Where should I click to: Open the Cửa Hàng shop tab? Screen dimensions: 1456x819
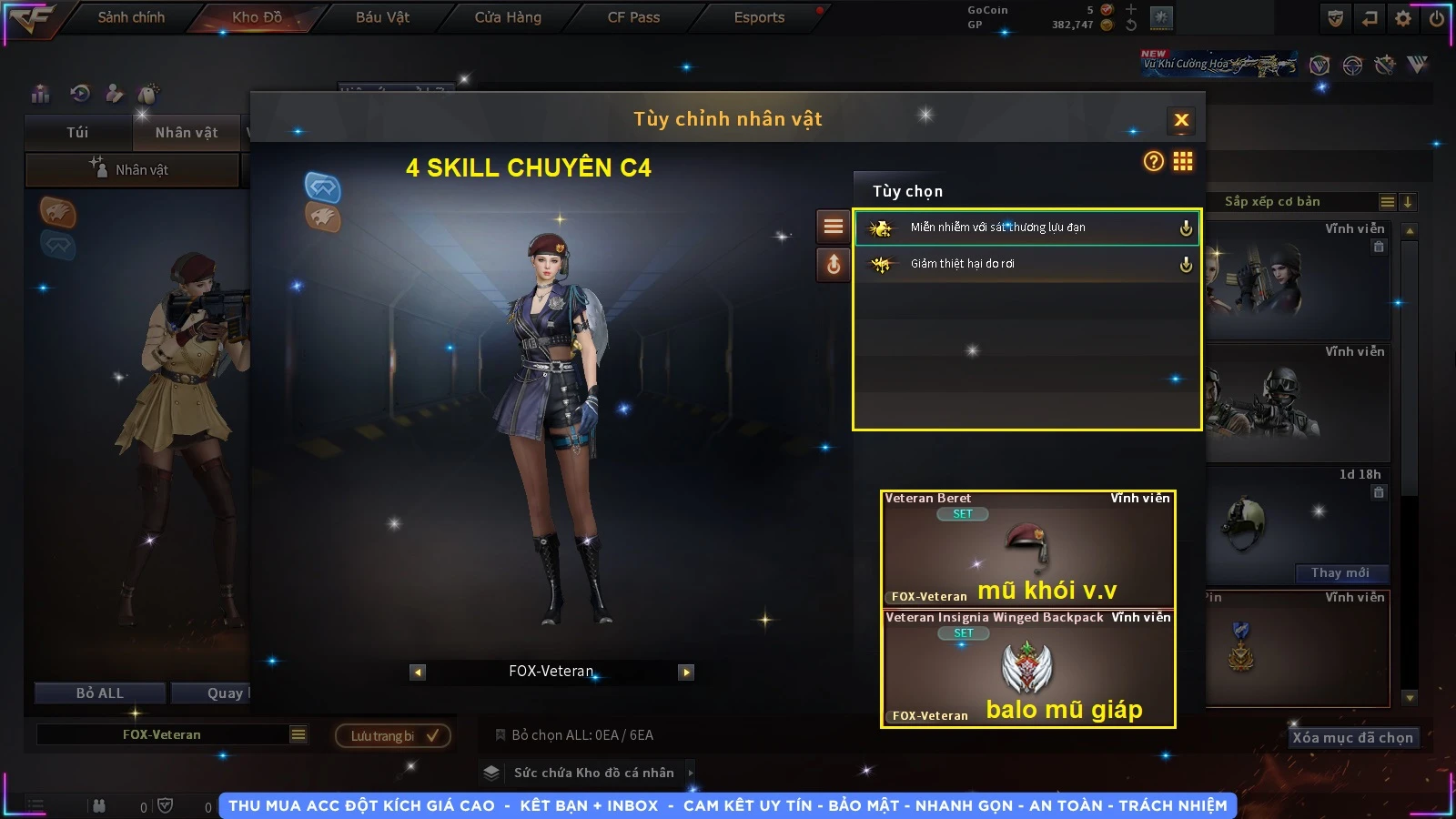tap(508, 17)
